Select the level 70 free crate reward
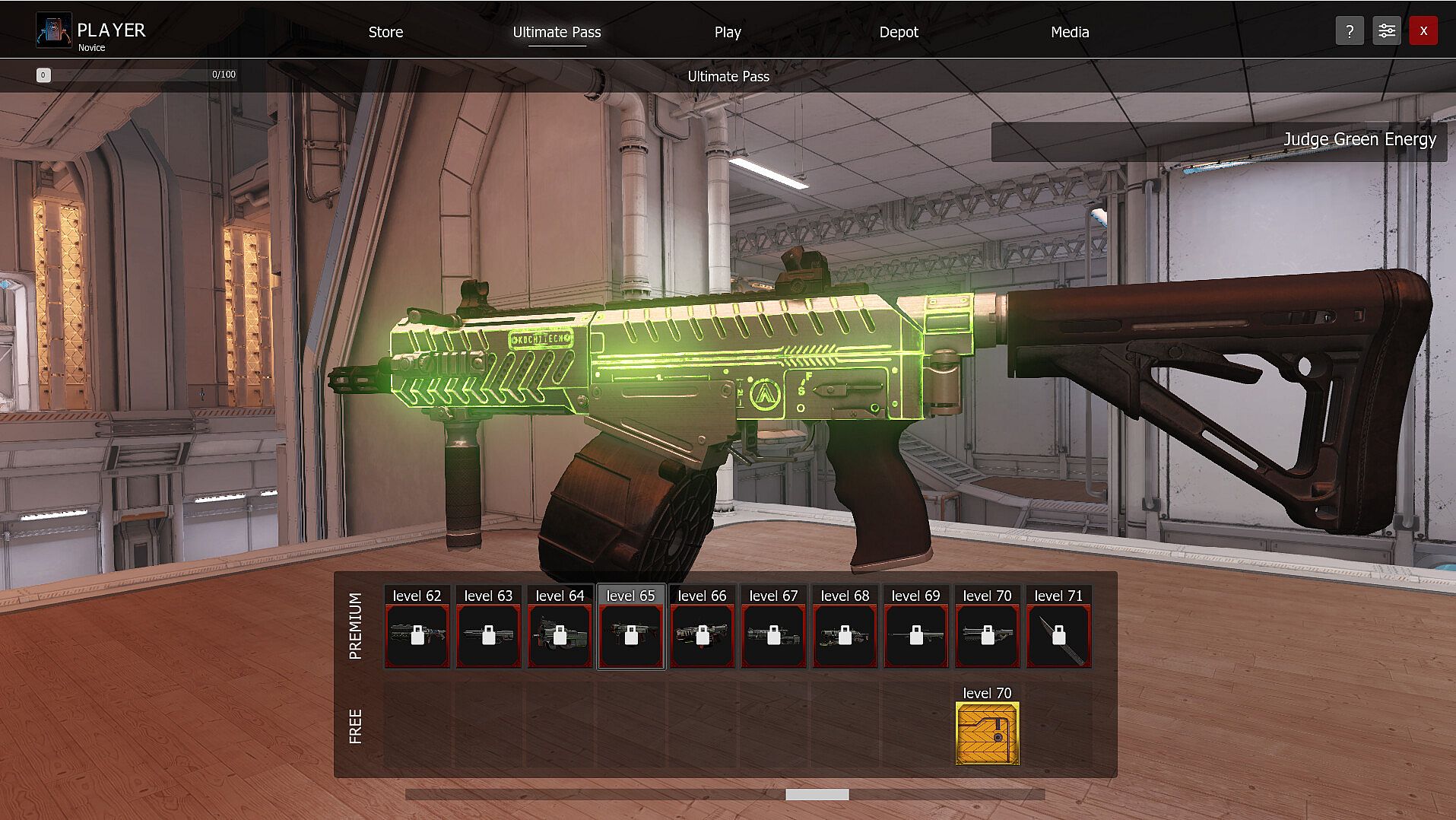The width and height of the screenshot is (1456, 820). (987, 733)
